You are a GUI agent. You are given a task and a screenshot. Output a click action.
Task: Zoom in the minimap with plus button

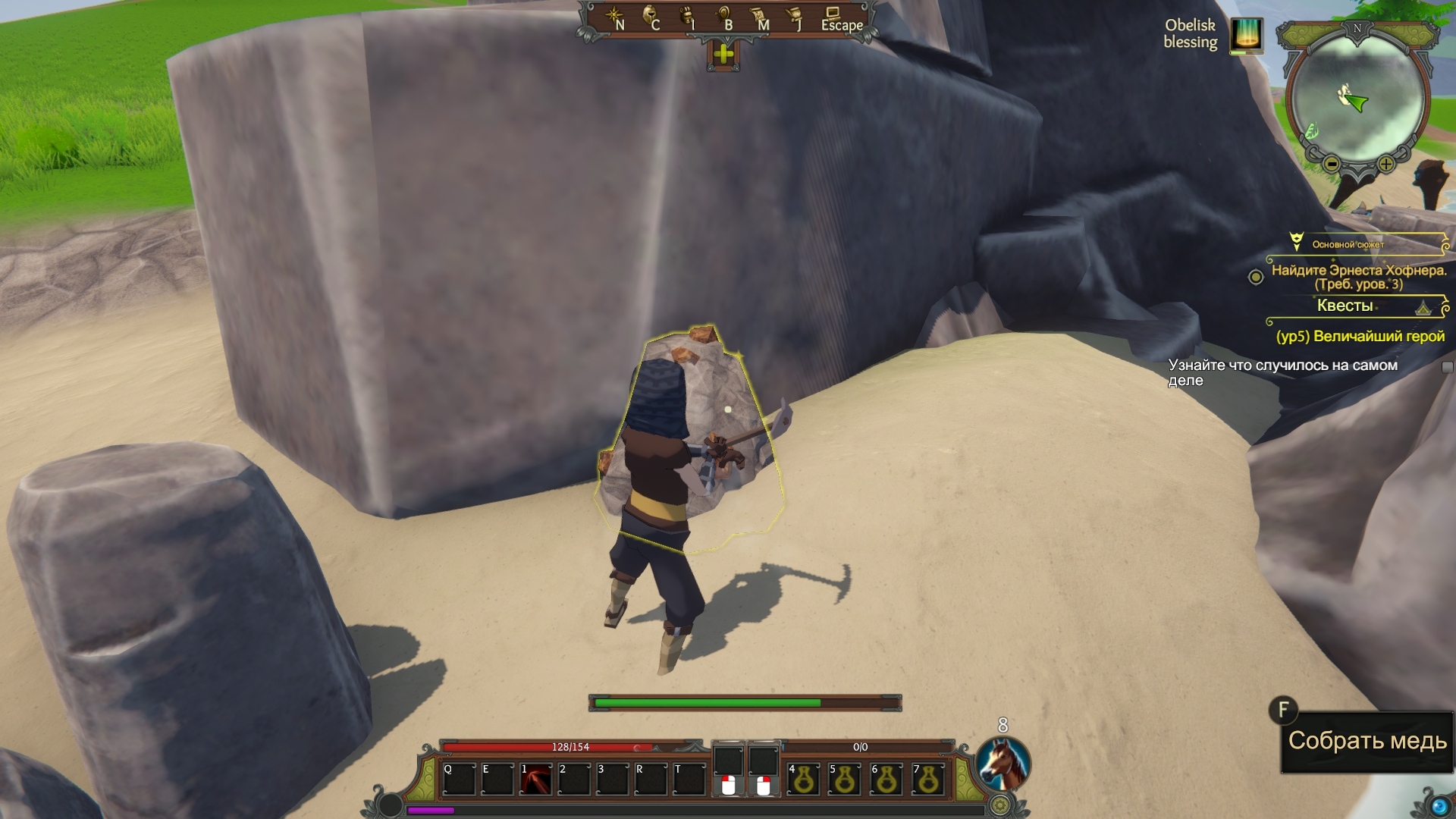click(x=1386, y=164)
